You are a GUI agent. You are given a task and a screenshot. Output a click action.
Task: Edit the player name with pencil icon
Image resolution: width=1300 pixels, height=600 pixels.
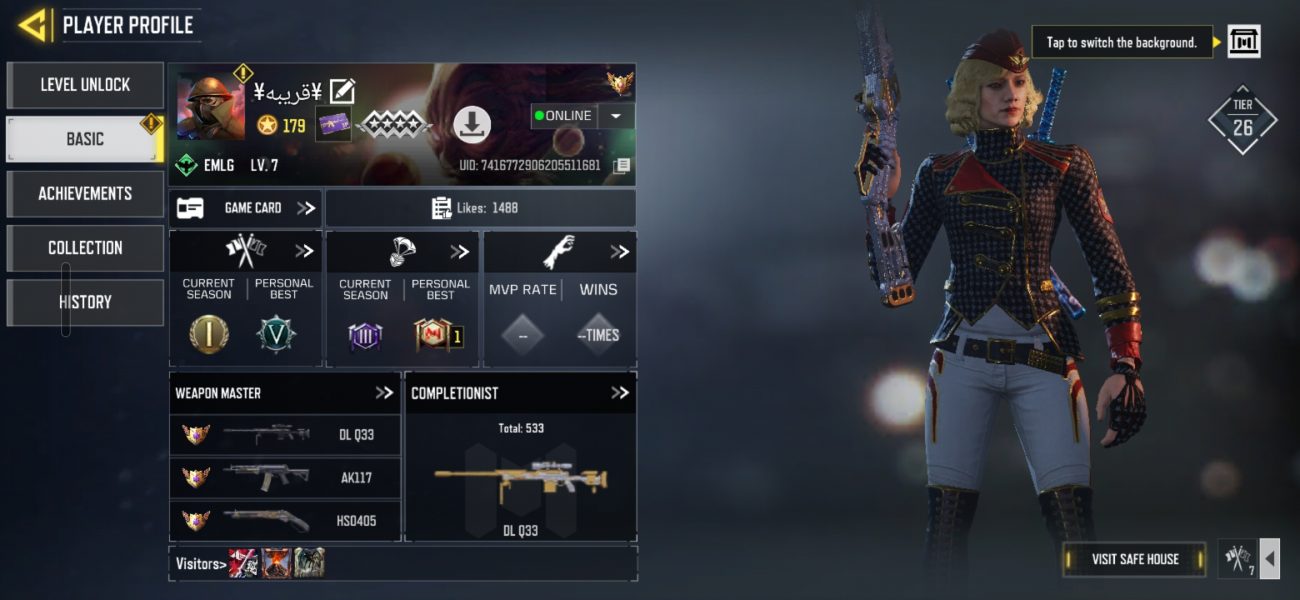(342, 92)
